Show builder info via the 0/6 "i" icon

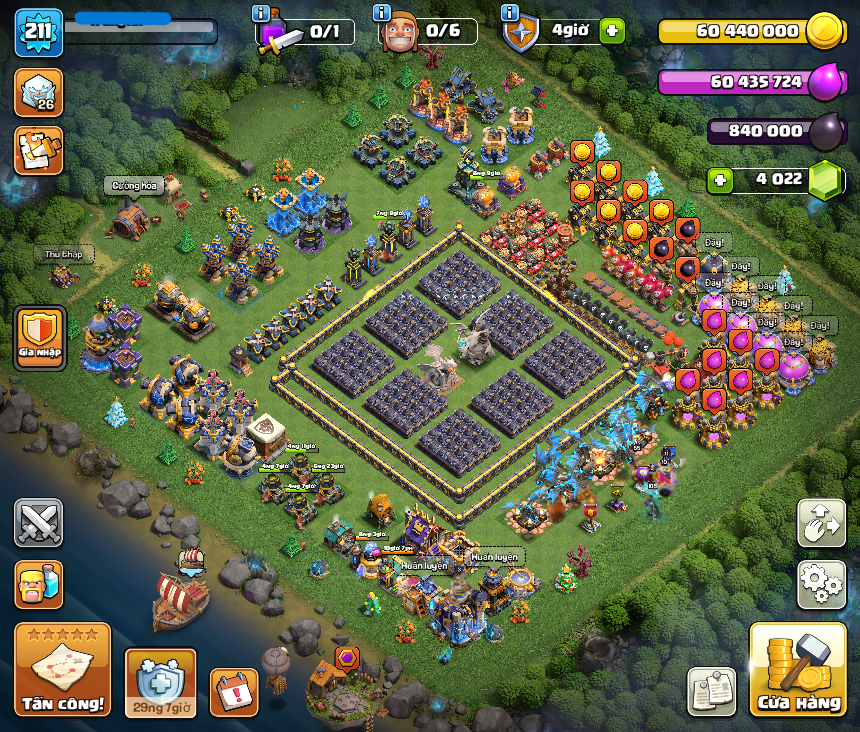[x=381, y=13]
